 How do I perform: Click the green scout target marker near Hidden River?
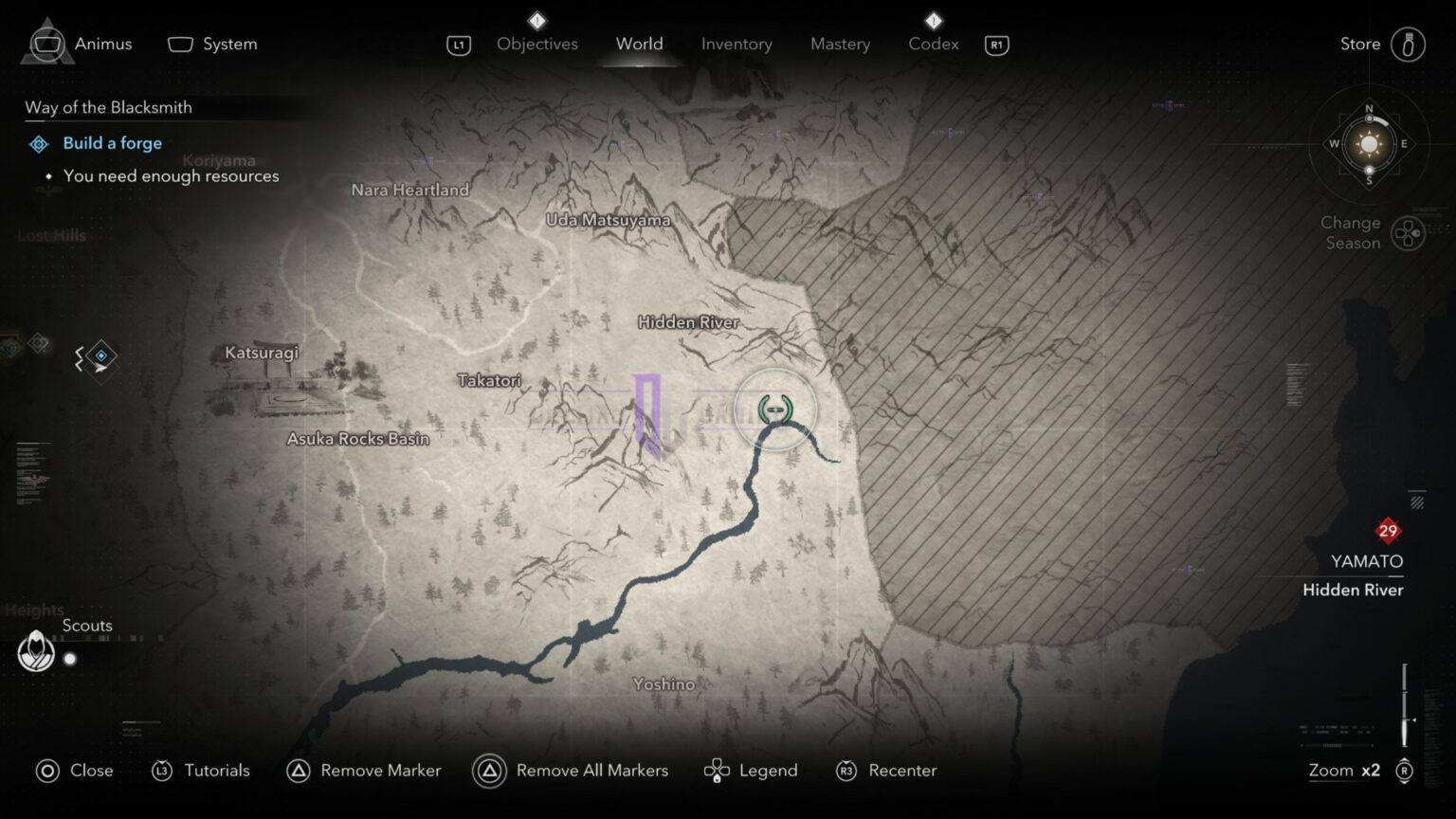pyautogui.click(x=775, y=409)
